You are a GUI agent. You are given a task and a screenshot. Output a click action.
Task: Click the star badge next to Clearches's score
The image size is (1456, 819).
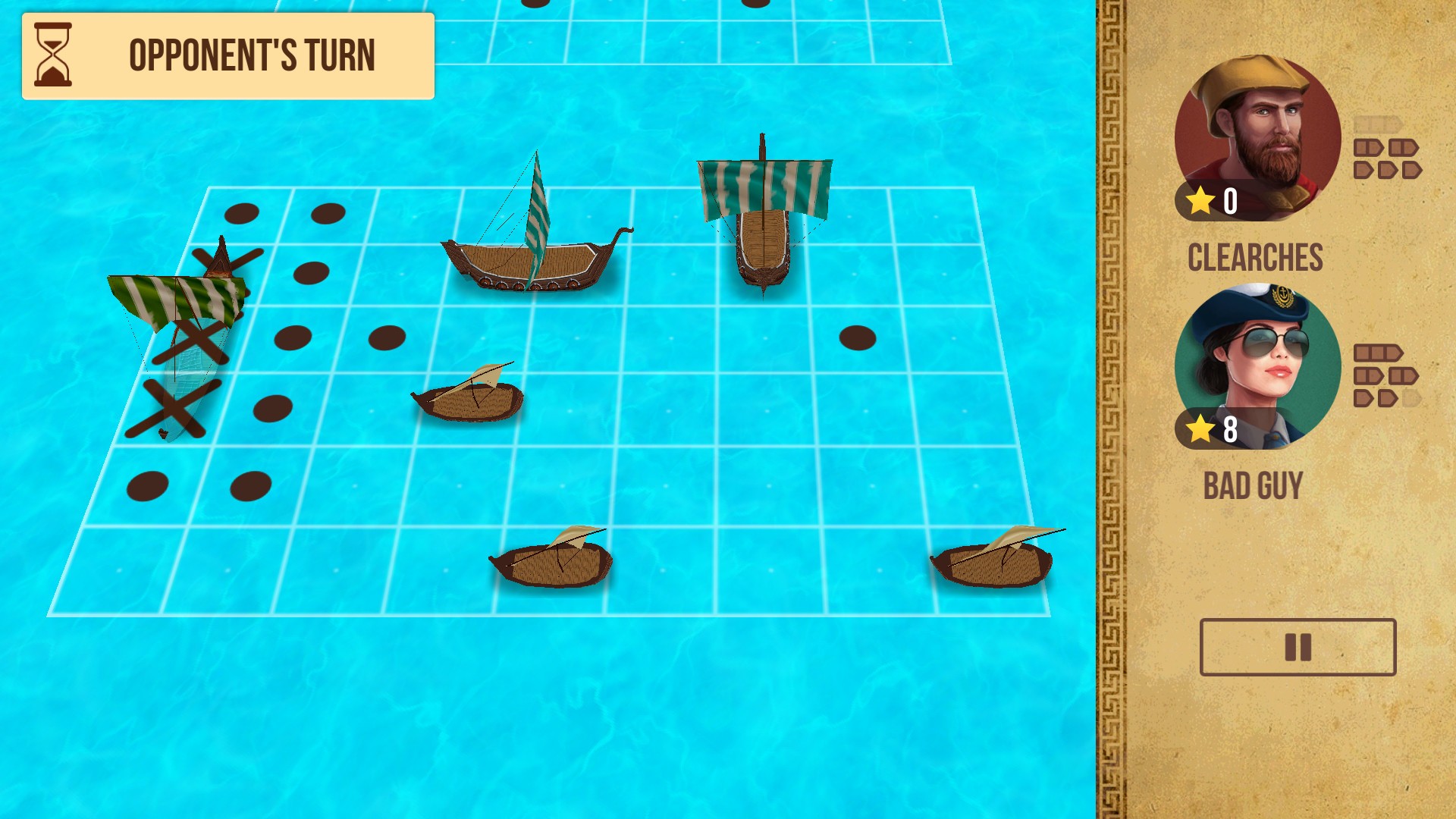1200,202
